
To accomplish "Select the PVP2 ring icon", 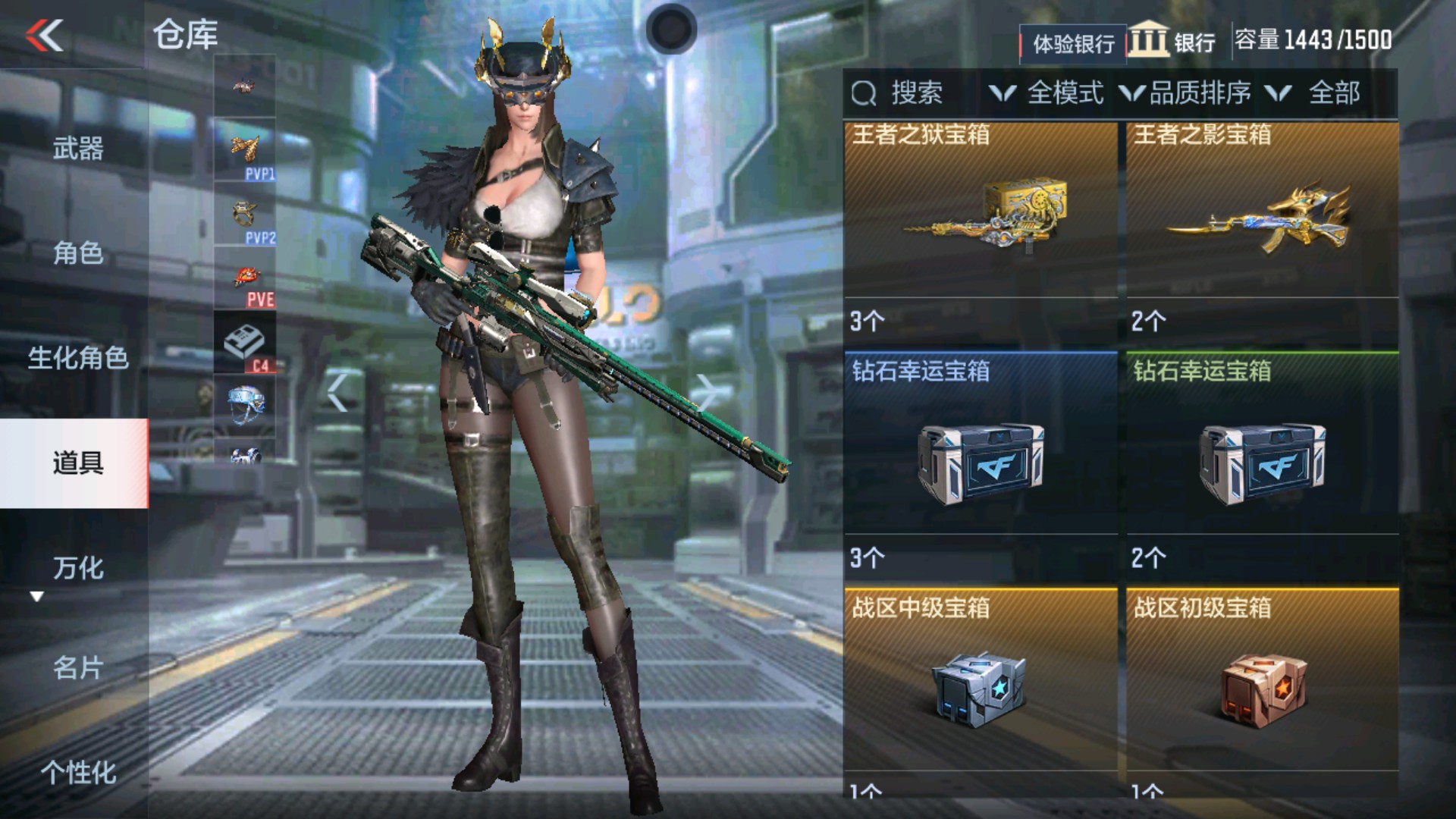I will (245, 215).
